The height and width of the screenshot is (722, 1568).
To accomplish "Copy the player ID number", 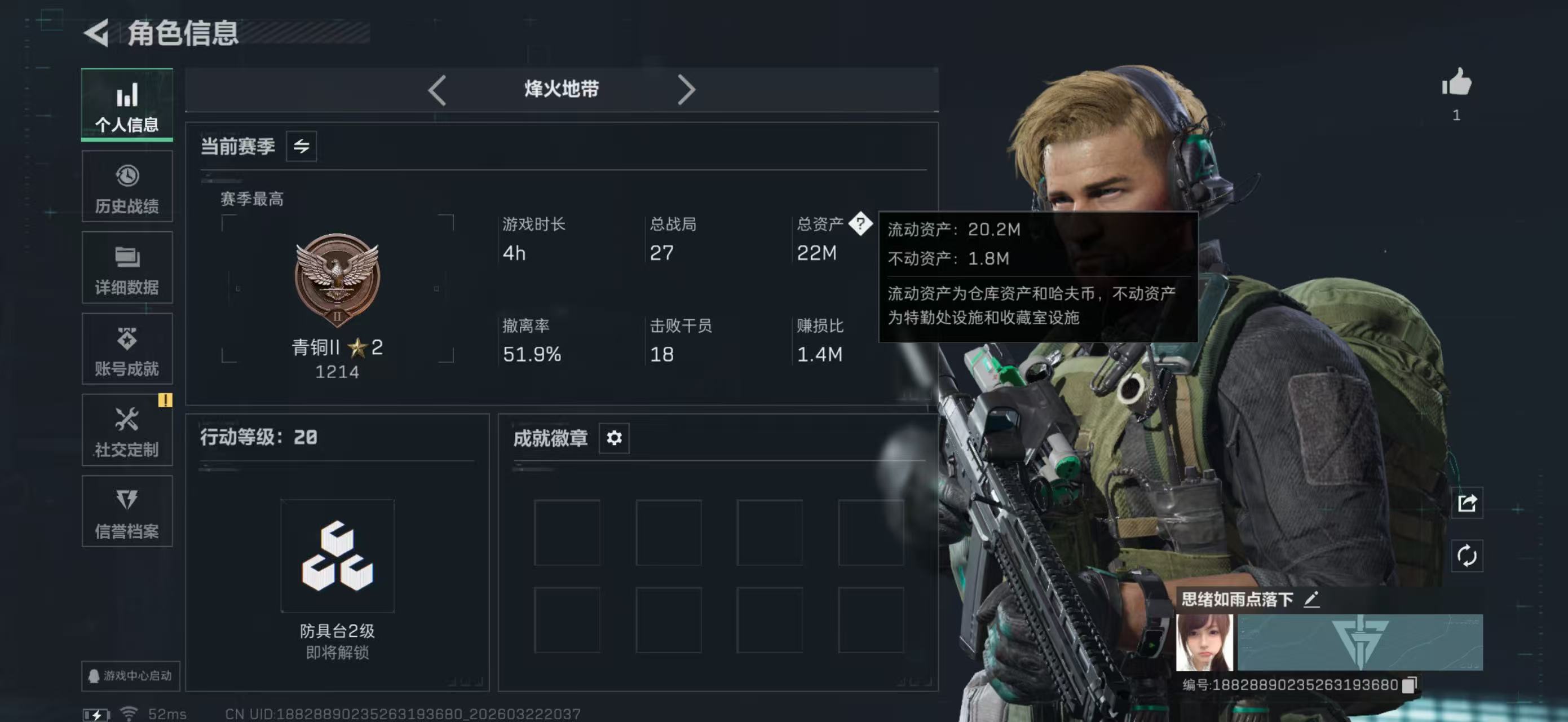I will [x=1408, y=685].
